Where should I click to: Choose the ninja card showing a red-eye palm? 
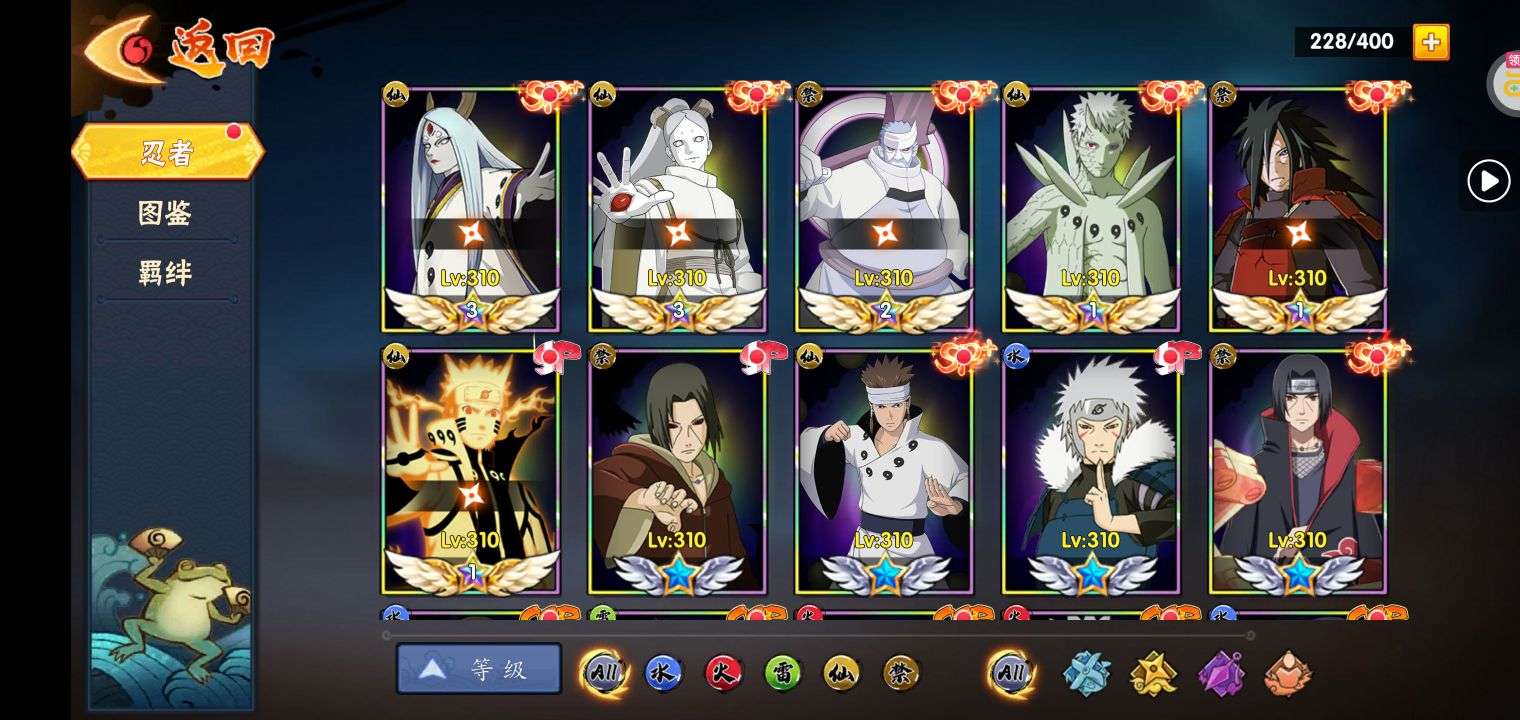(677, 210)
